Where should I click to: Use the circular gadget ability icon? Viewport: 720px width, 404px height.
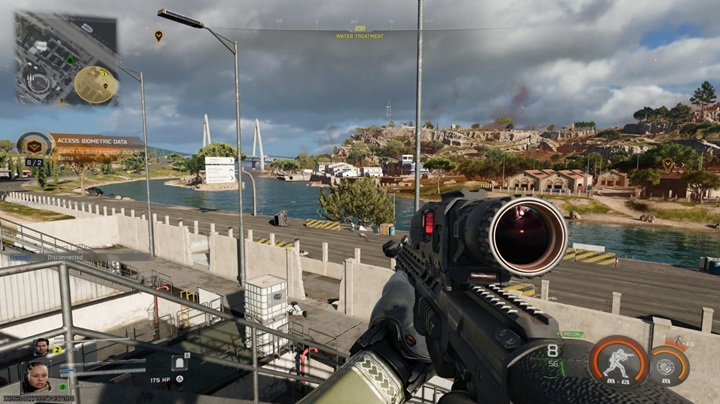tap(669, 365)
